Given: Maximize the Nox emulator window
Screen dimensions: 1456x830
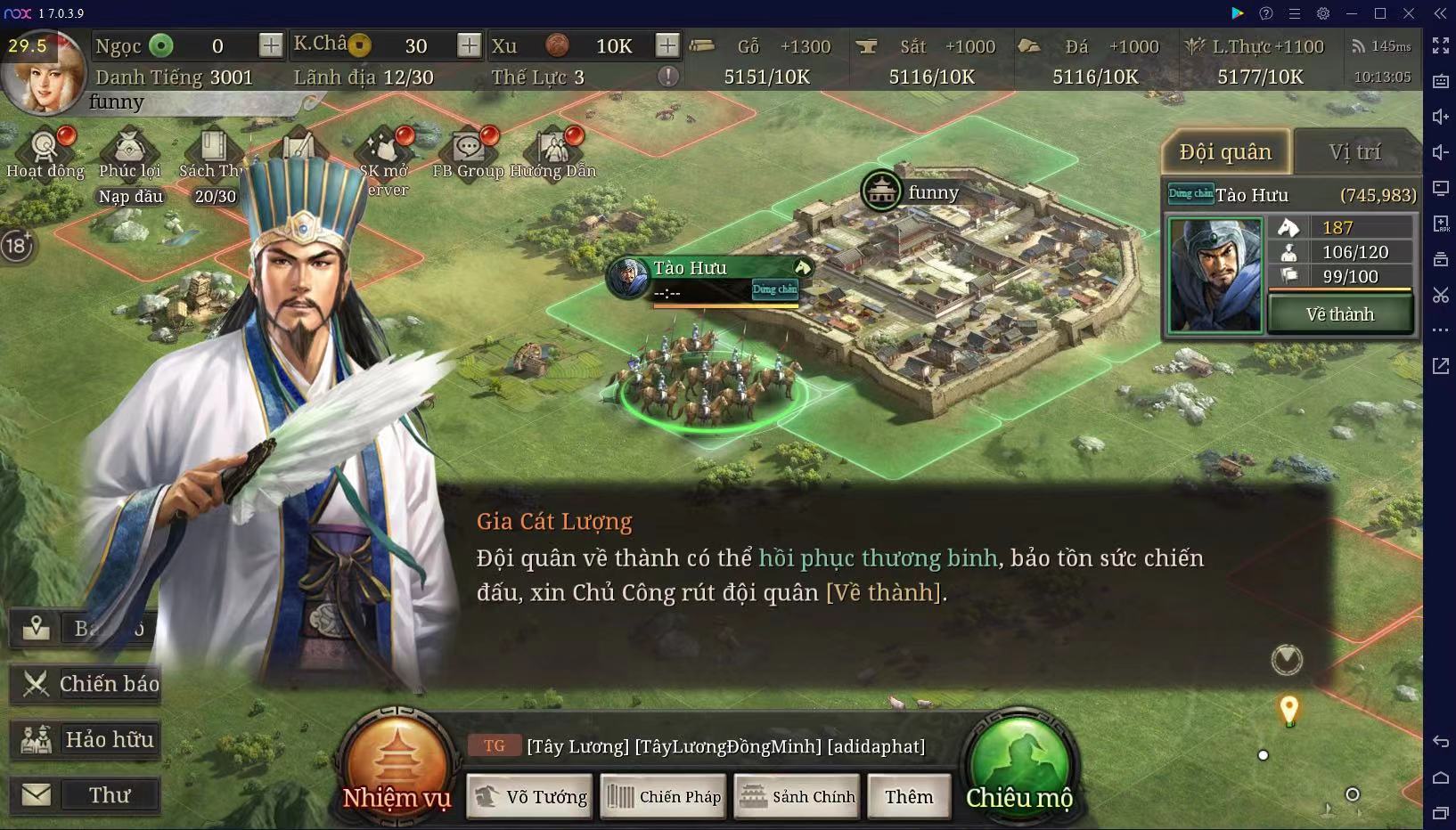Looking at the screenshot, I should point(1380,13).
